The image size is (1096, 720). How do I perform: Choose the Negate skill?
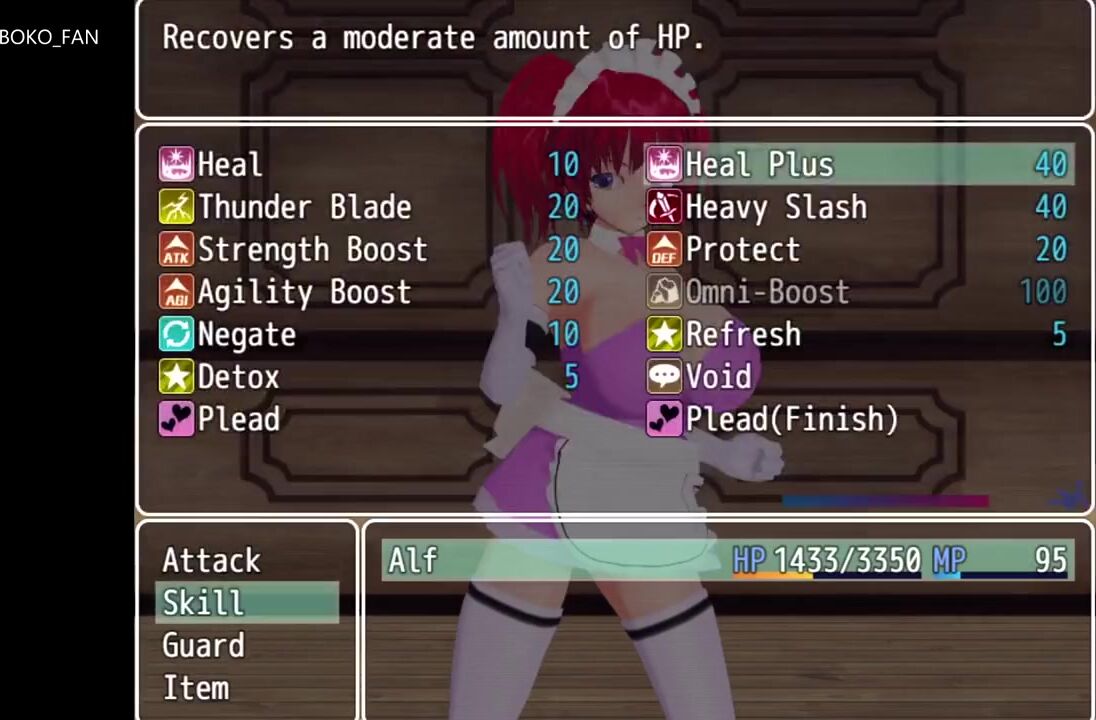tap(246, 334)
